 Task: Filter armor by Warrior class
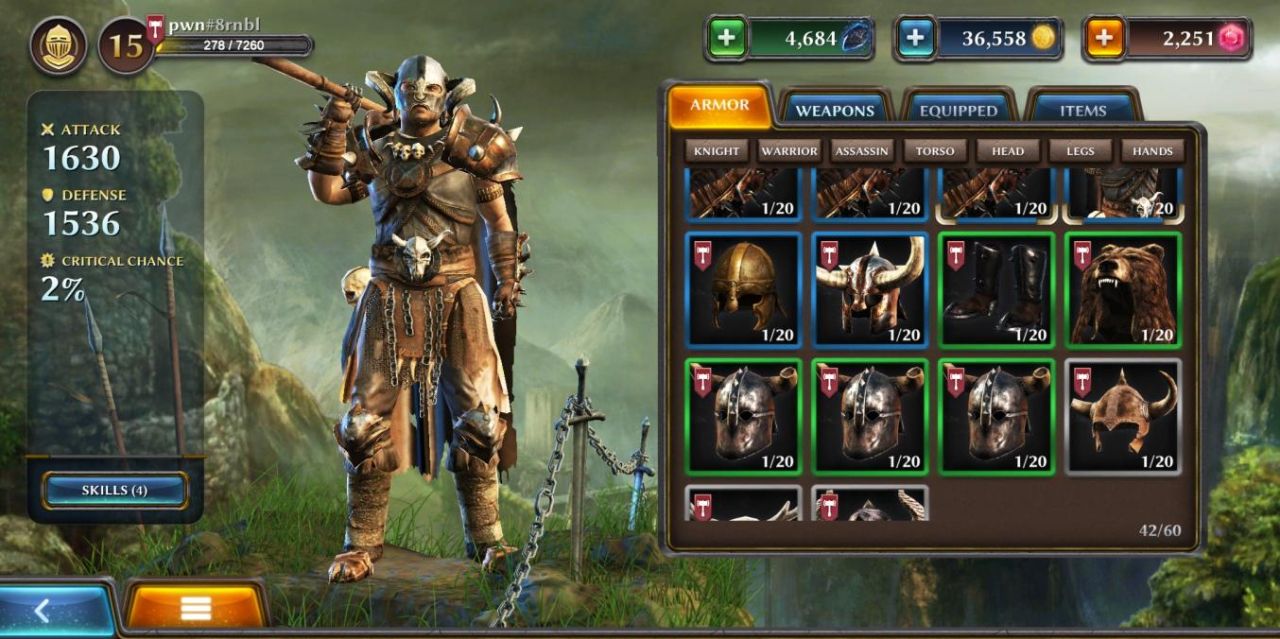click(x=789, y=151)
